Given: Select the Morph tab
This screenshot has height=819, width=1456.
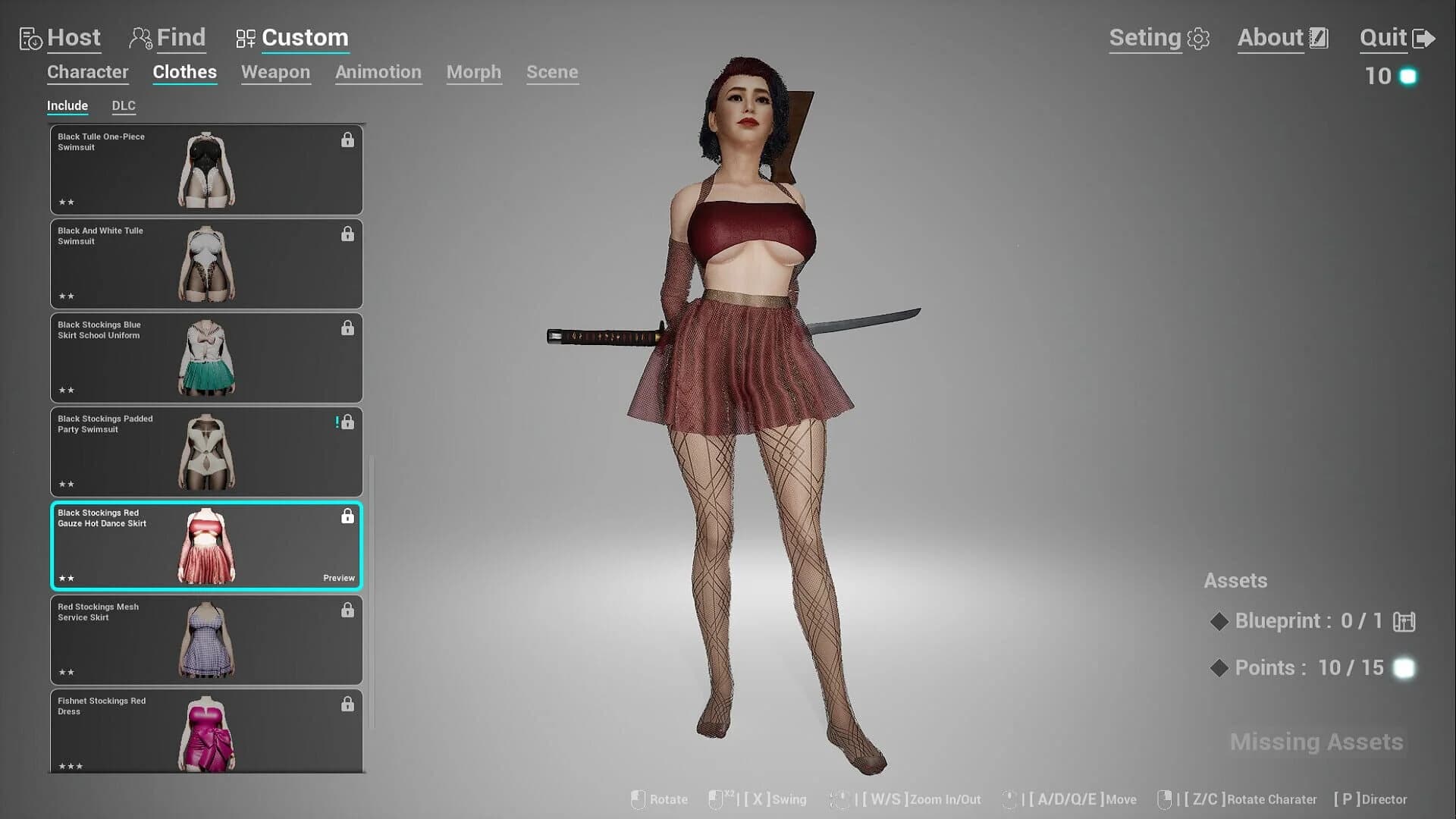Looking at the screenshot, I should click(x=473, y=72).
